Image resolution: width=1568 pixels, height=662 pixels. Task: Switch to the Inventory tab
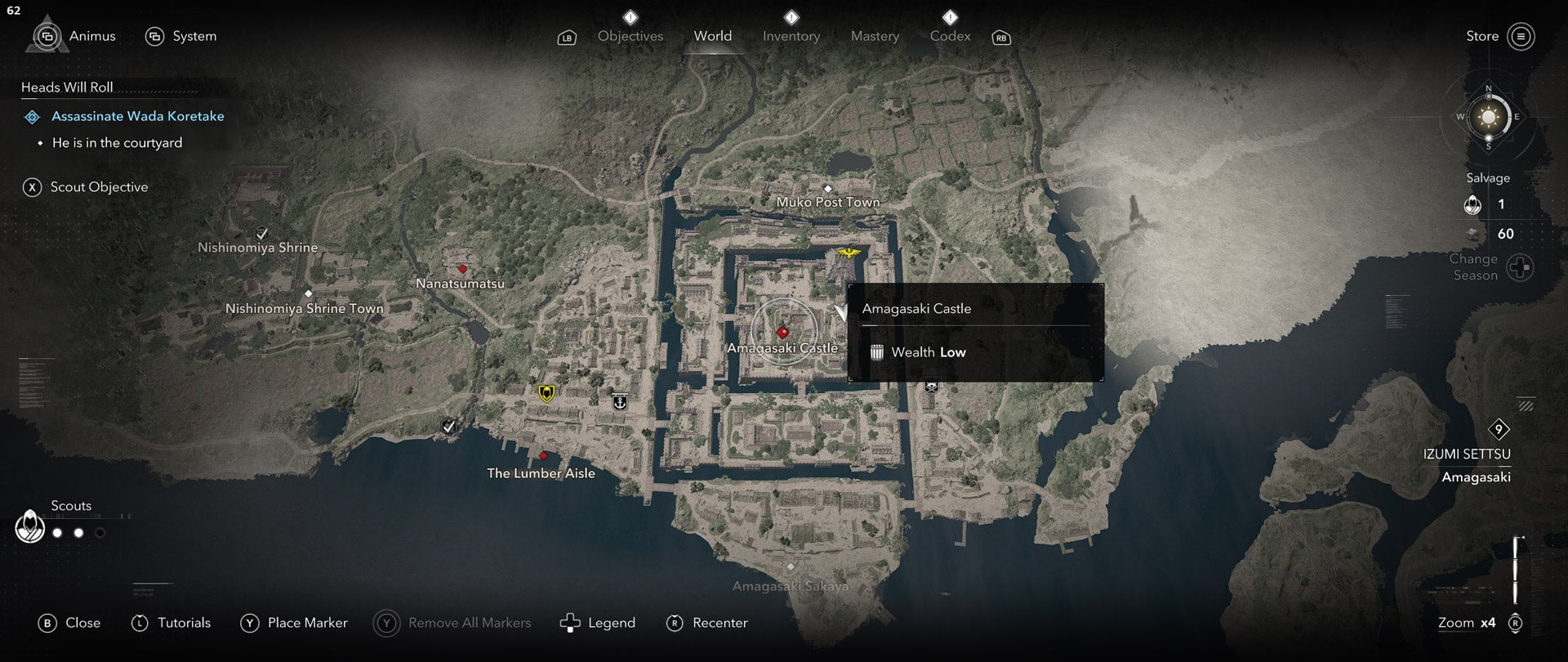(791, 36)
